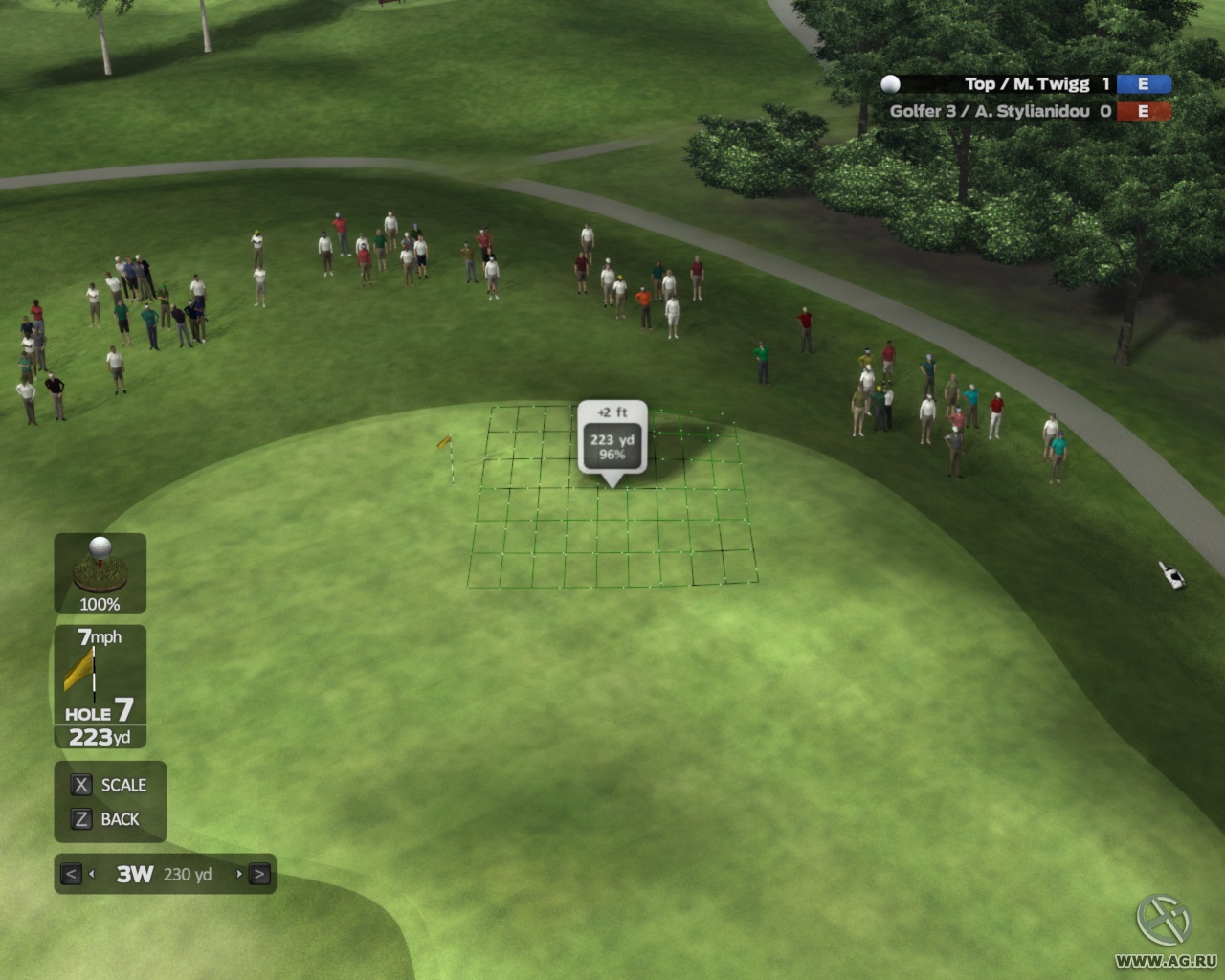The width and height of the screenshot is (1225, 980).
Task: Click the white ball icon beside M. Twigg
Action: [x=892, y=83]
